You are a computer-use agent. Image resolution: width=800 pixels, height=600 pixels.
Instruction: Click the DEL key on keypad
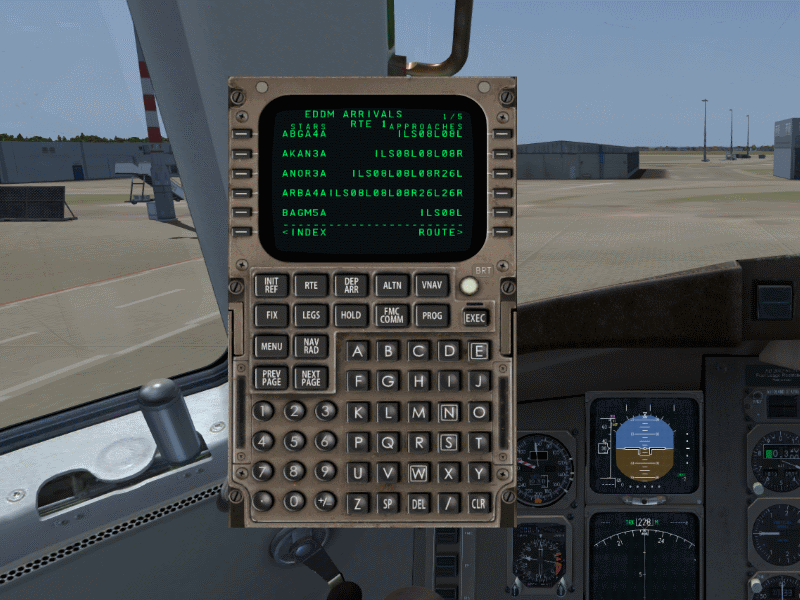pos(418,503)
